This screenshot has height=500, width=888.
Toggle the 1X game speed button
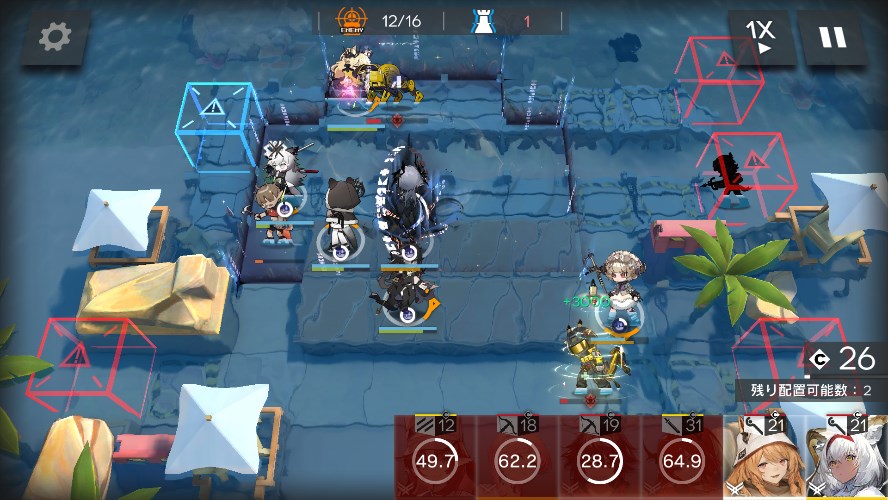761,38
